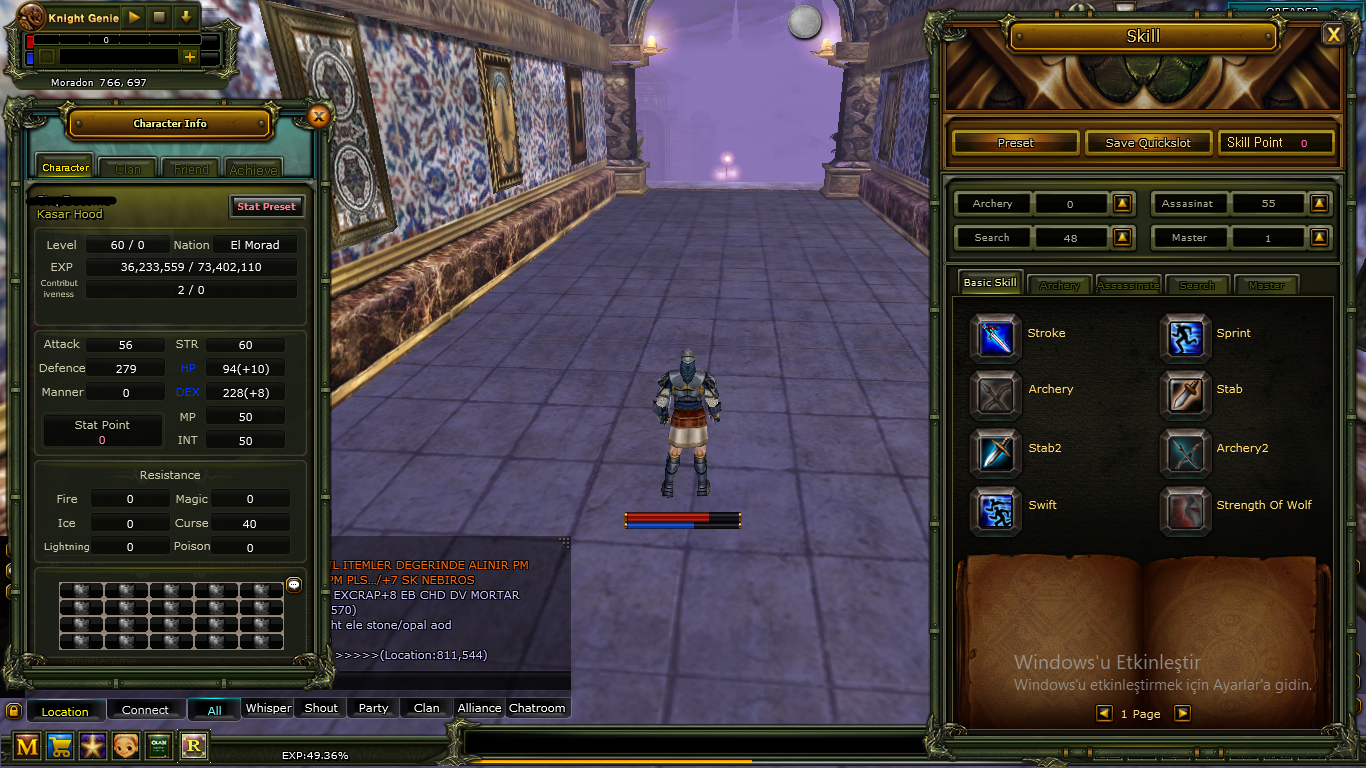Screen dimensions: 1366x768
Task: Select the Strength Of Wolf skill
Action: [x=1186, y=510]
